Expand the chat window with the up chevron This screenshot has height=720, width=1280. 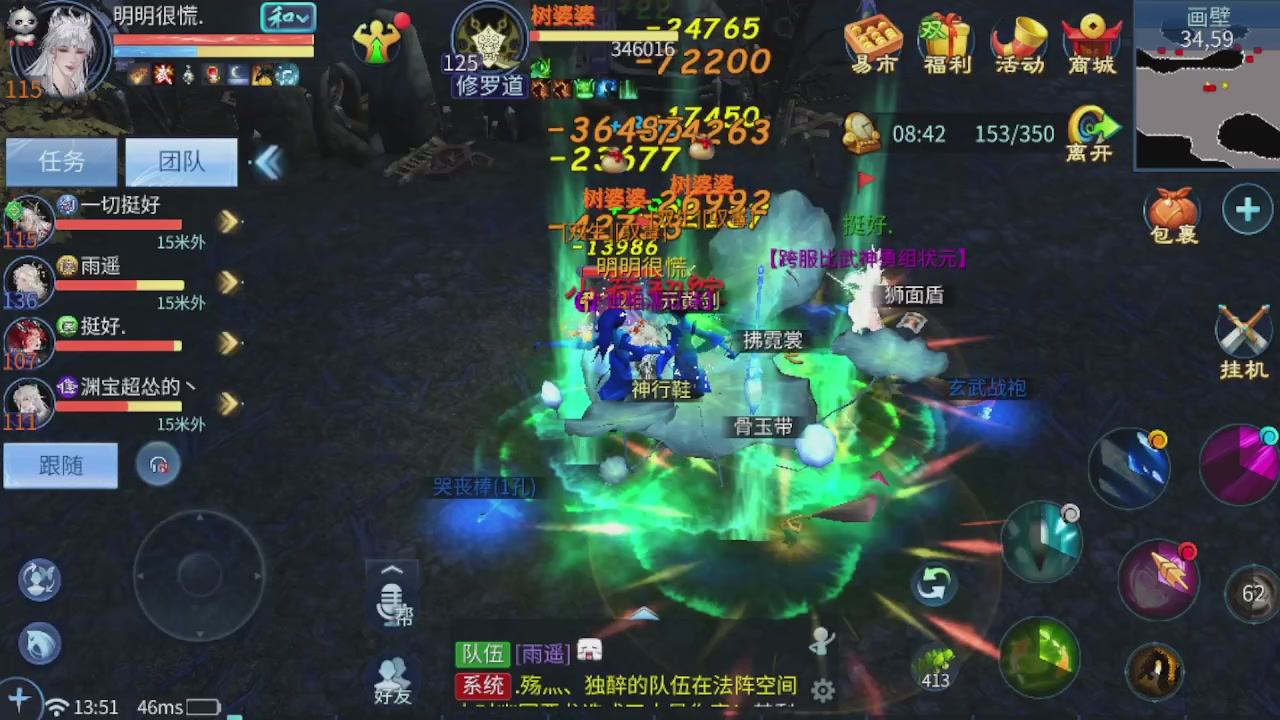pyautogui.click(x=392, y=569)
